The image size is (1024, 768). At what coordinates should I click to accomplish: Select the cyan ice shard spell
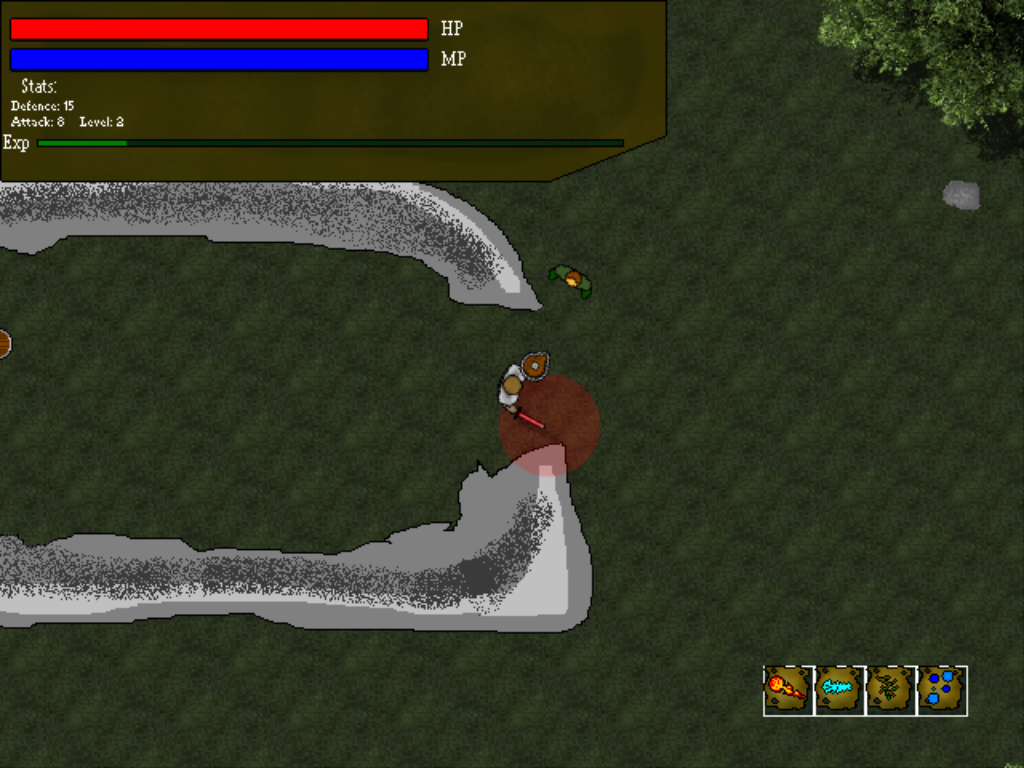[840, 690]
